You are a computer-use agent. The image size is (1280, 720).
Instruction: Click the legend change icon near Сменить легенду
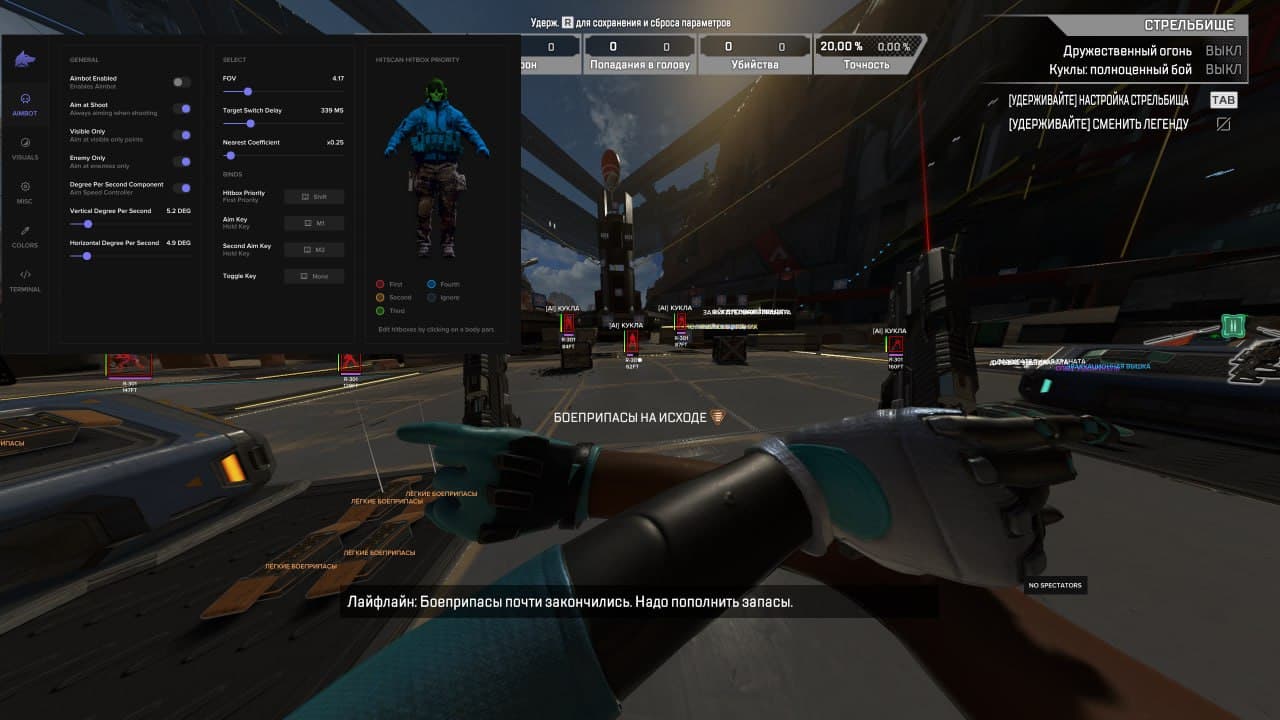1224,125
